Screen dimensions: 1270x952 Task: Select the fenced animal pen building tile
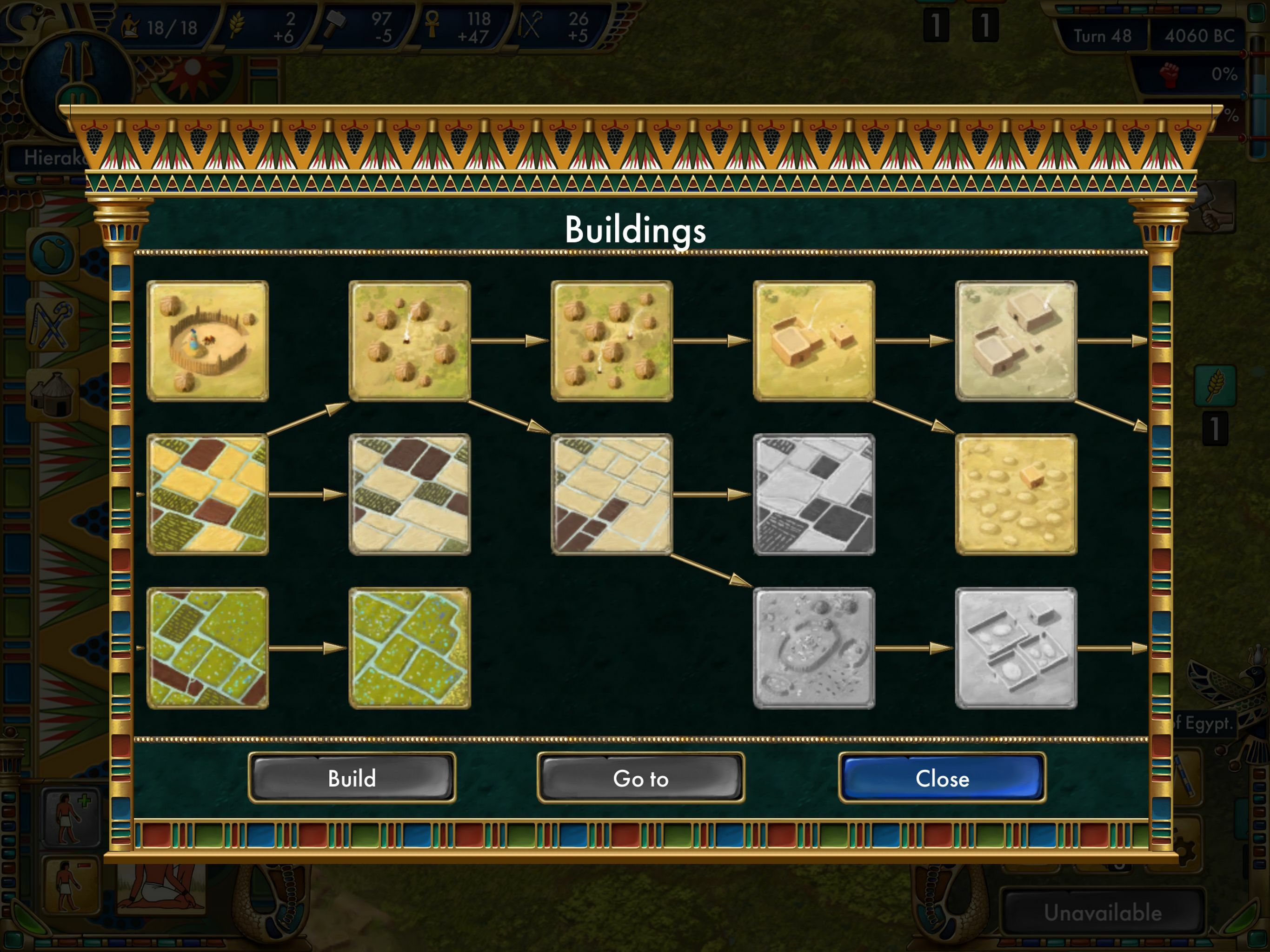click(x=207, y=341)
